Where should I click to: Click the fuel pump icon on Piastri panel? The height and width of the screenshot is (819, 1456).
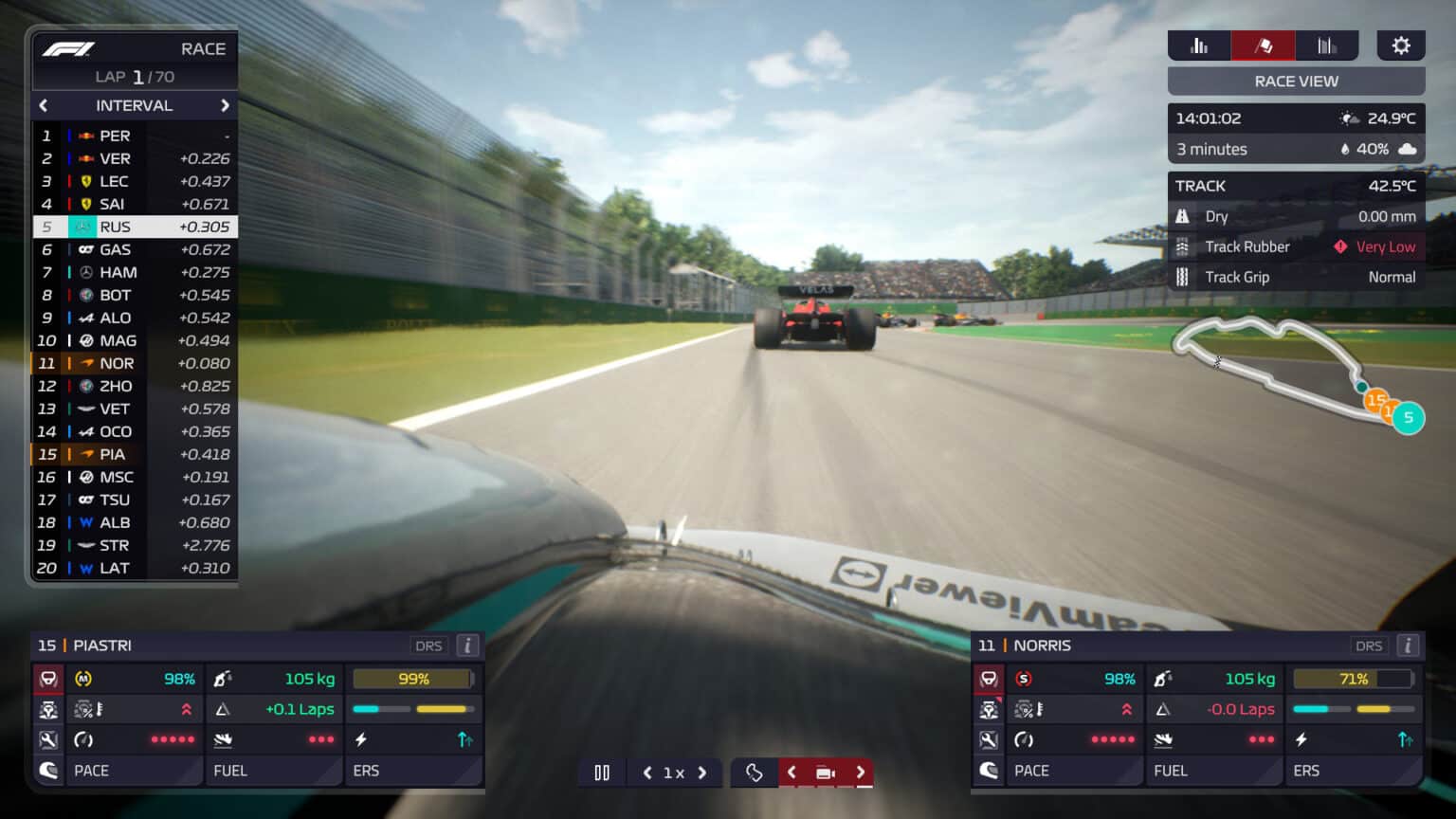[x=222, y=679]
